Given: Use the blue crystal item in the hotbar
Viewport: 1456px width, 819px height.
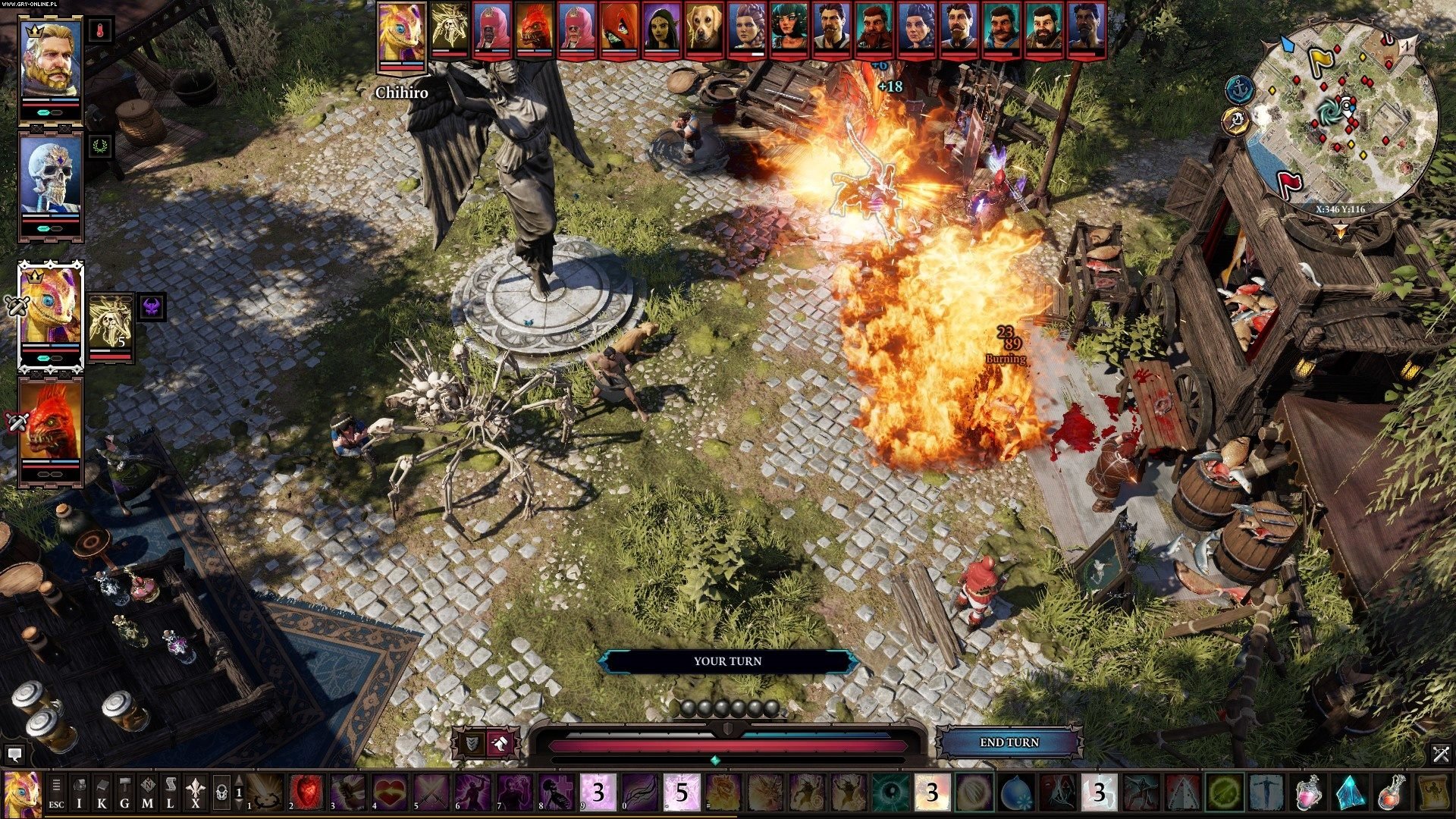Looking at the screenshot, I should click(1350, 792).
